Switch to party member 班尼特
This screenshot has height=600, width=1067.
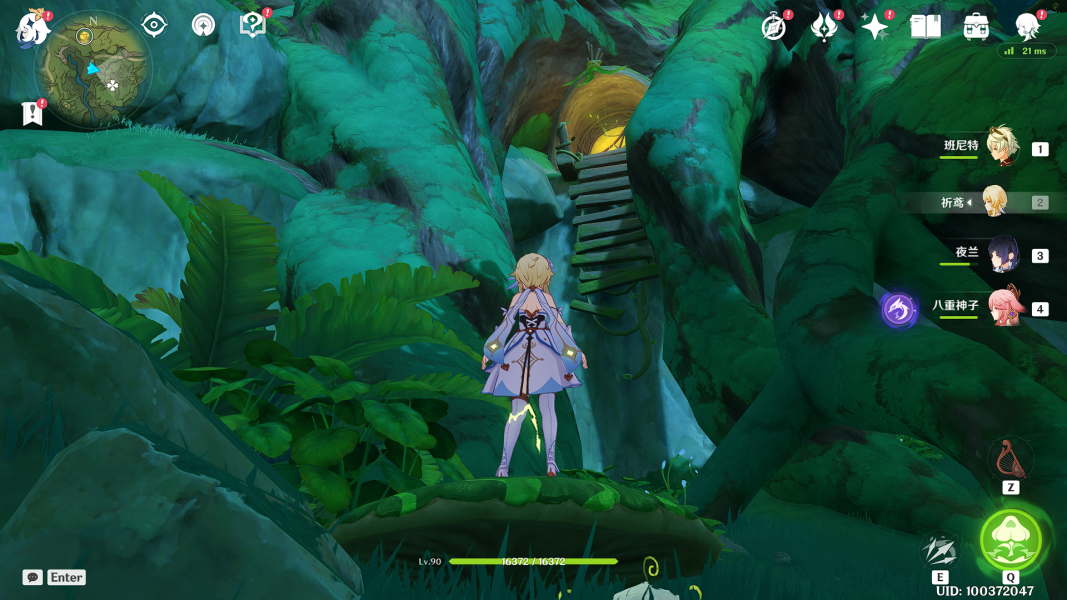(x=1001, y=147)
